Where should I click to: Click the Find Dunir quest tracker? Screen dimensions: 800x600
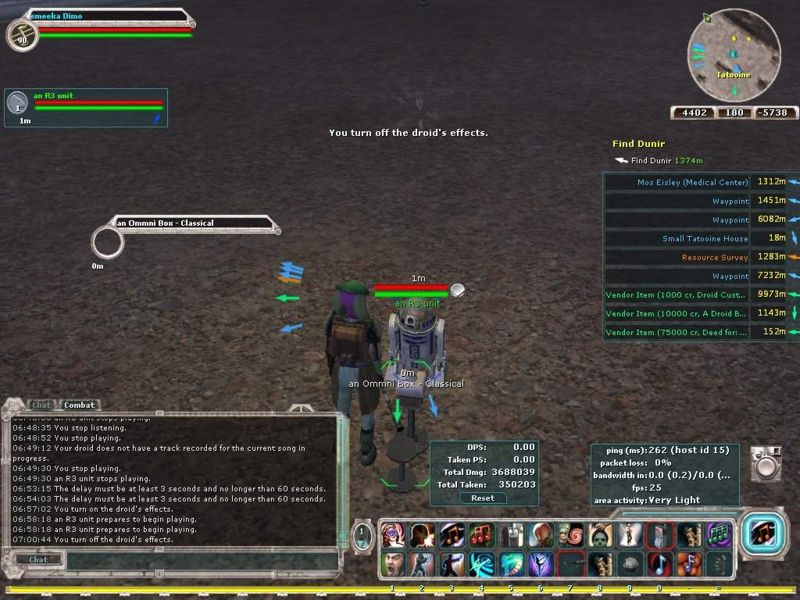pos(640,144)
